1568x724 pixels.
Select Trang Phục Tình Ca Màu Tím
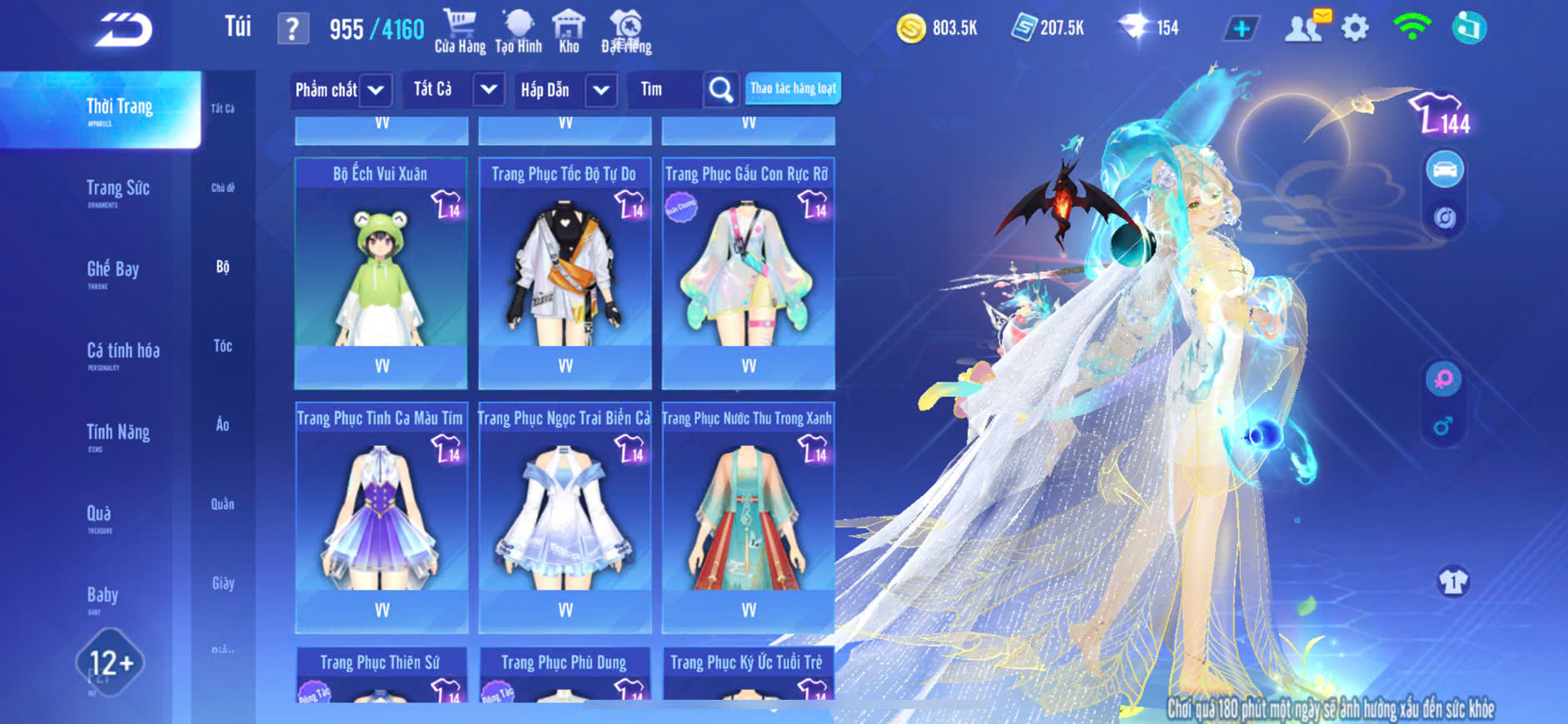[x=381, y=518]
